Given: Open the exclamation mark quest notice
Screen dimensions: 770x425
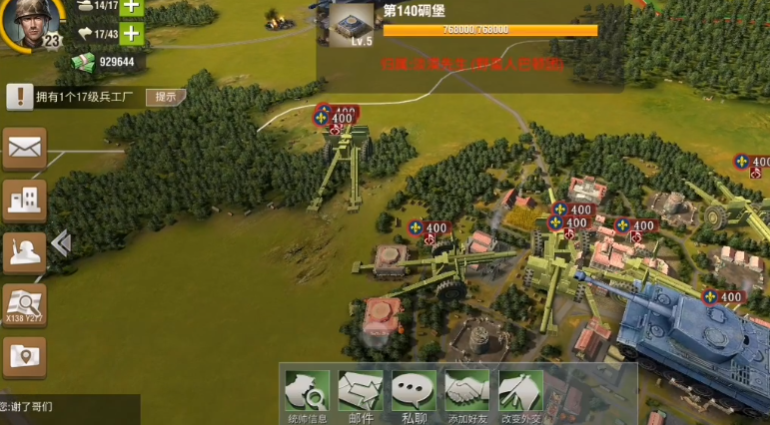Looking at the screenshot, I should click(19, 97).
